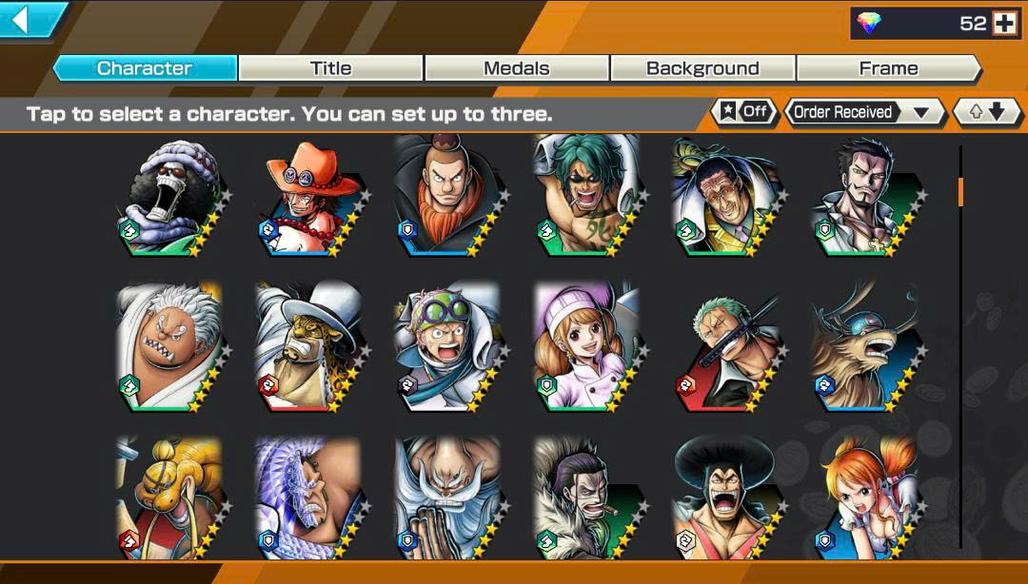
Task: Toggle the star favorites filter Off button
Action: [x=744, y=112]
